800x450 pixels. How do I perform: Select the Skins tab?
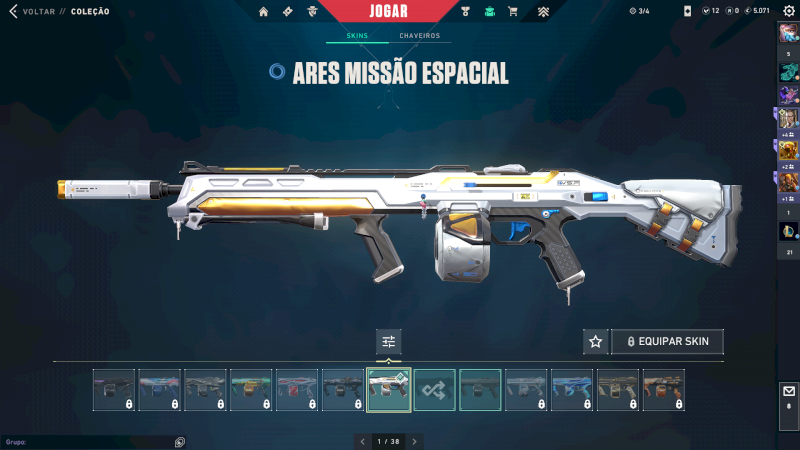pyautogui.click(x=357, y=36)
